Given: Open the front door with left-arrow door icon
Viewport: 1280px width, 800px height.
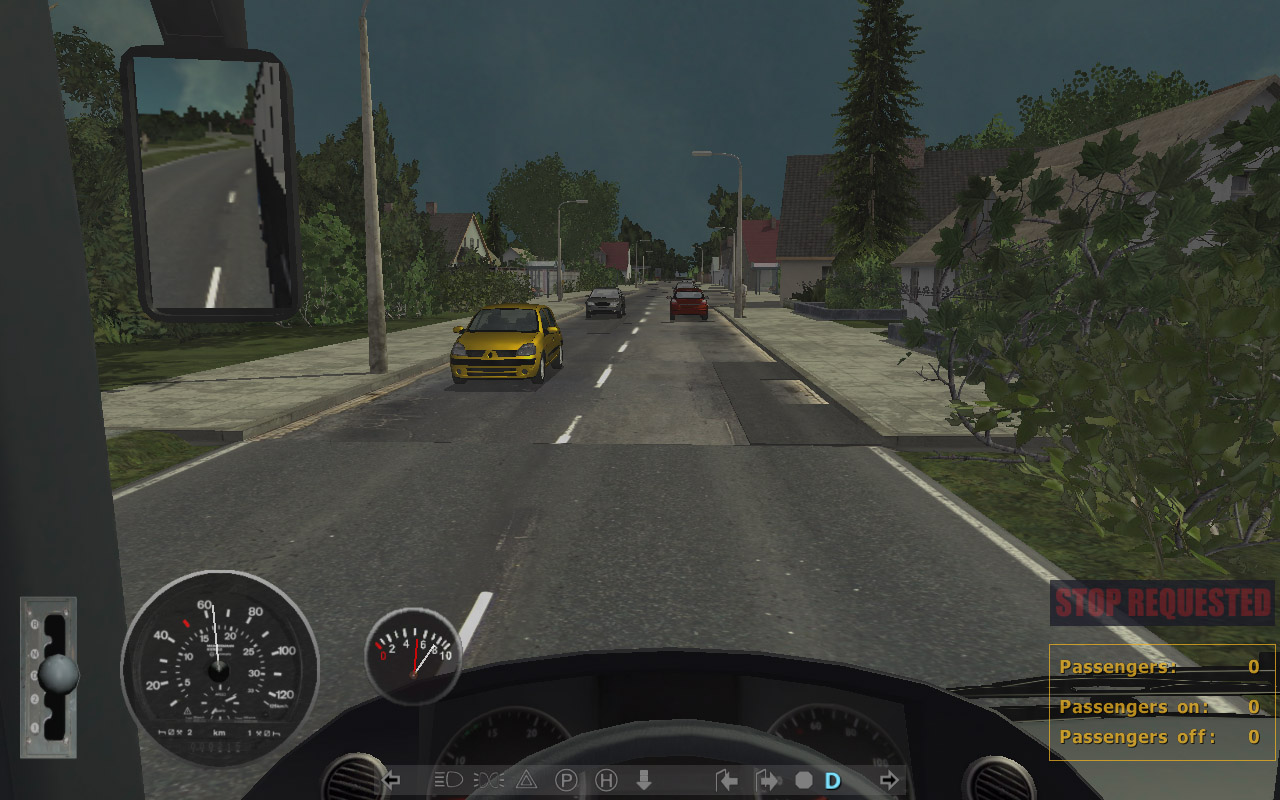Looking at the screenshot, I should pyautogui.click(x=727, y=780).
